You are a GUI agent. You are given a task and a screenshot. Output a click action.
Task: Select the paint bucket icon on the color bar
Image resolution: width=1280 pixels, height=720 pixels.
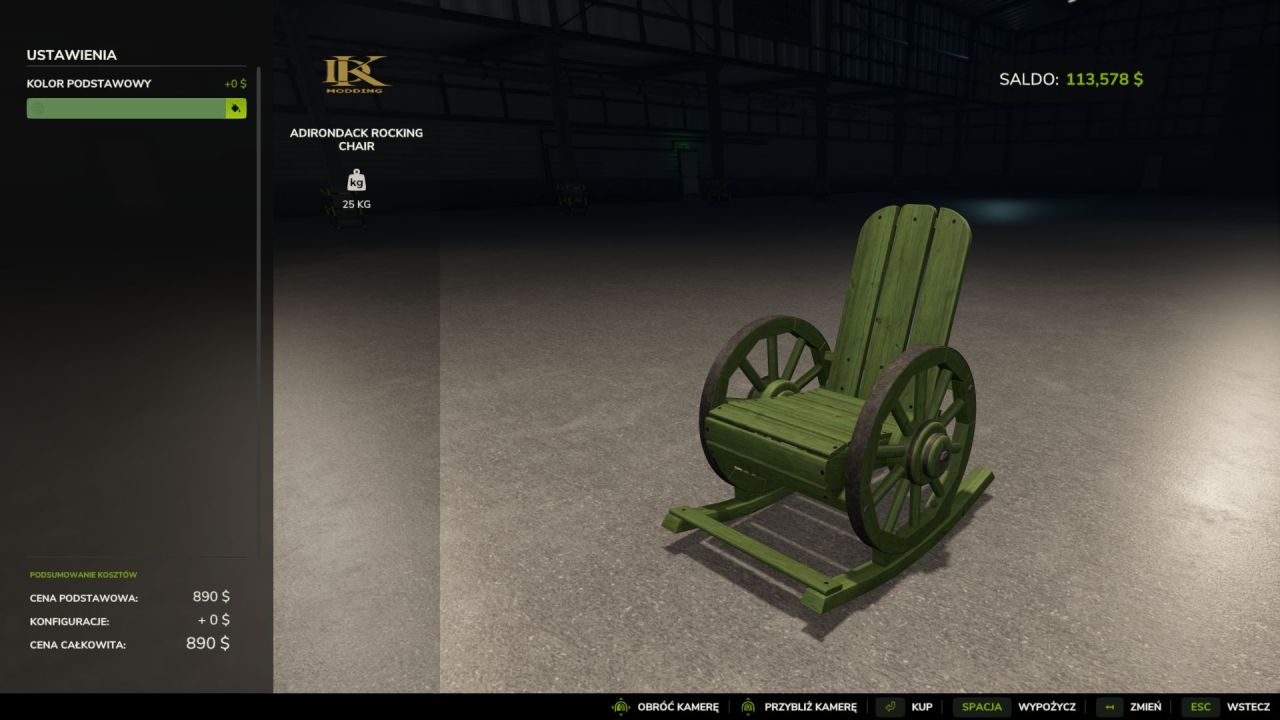click(234, 108)
